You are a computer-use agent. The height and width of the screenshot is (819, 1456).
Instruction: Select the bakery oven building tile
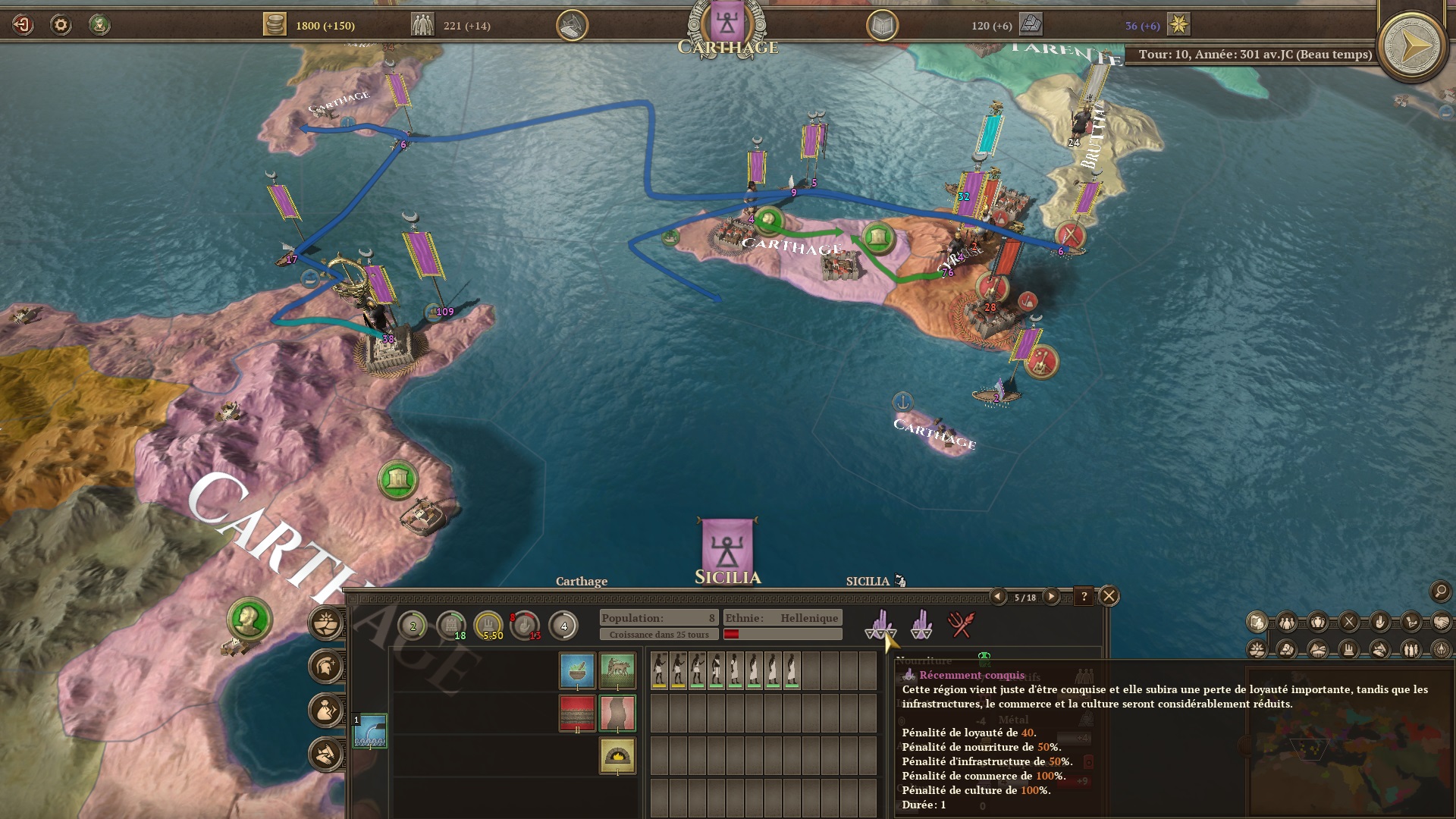click(617, 755)
